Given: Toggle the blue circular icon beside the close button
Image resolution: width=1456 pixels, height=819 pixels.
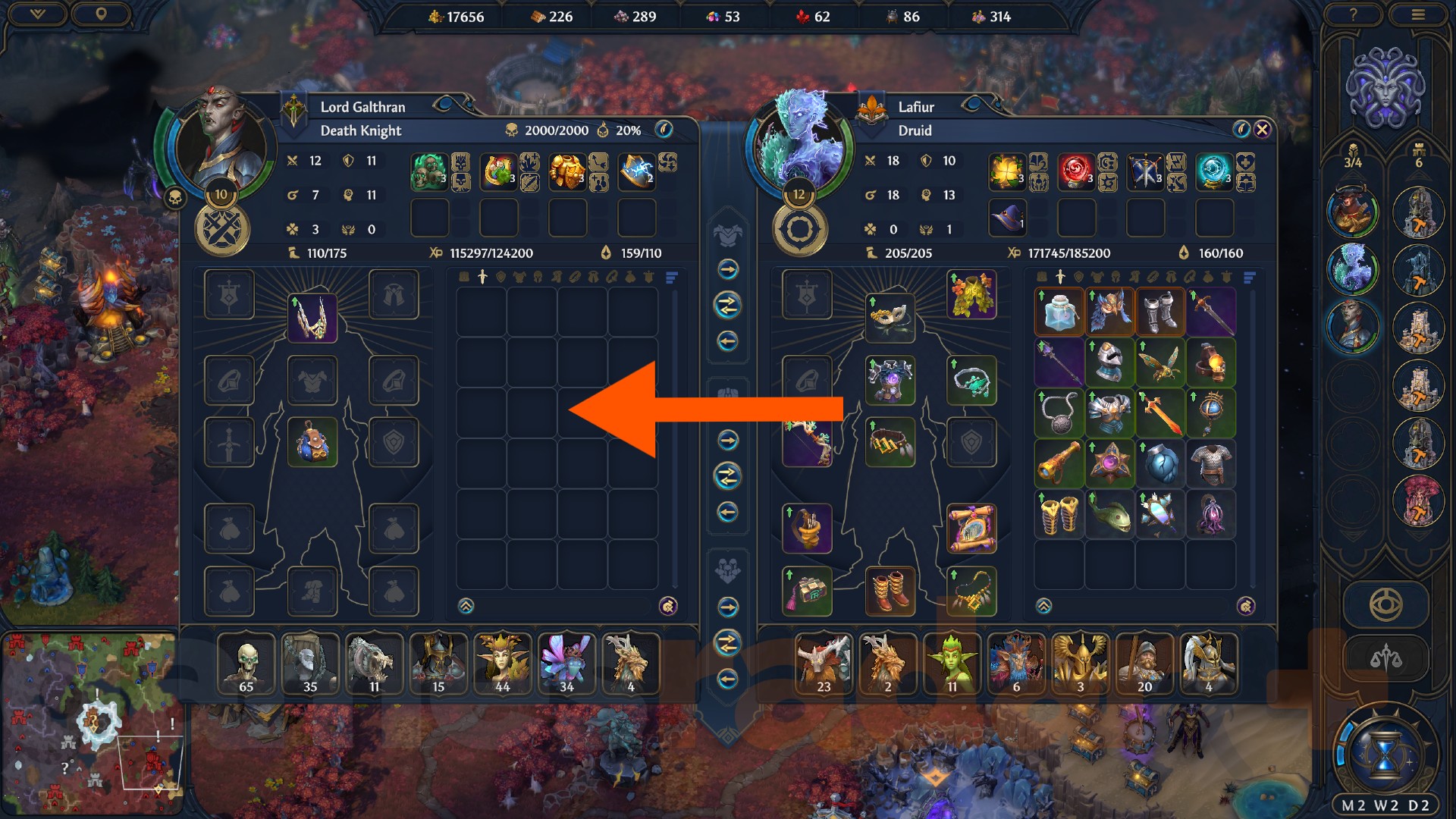Looking at the screenshot, I should click(1241, 130).
